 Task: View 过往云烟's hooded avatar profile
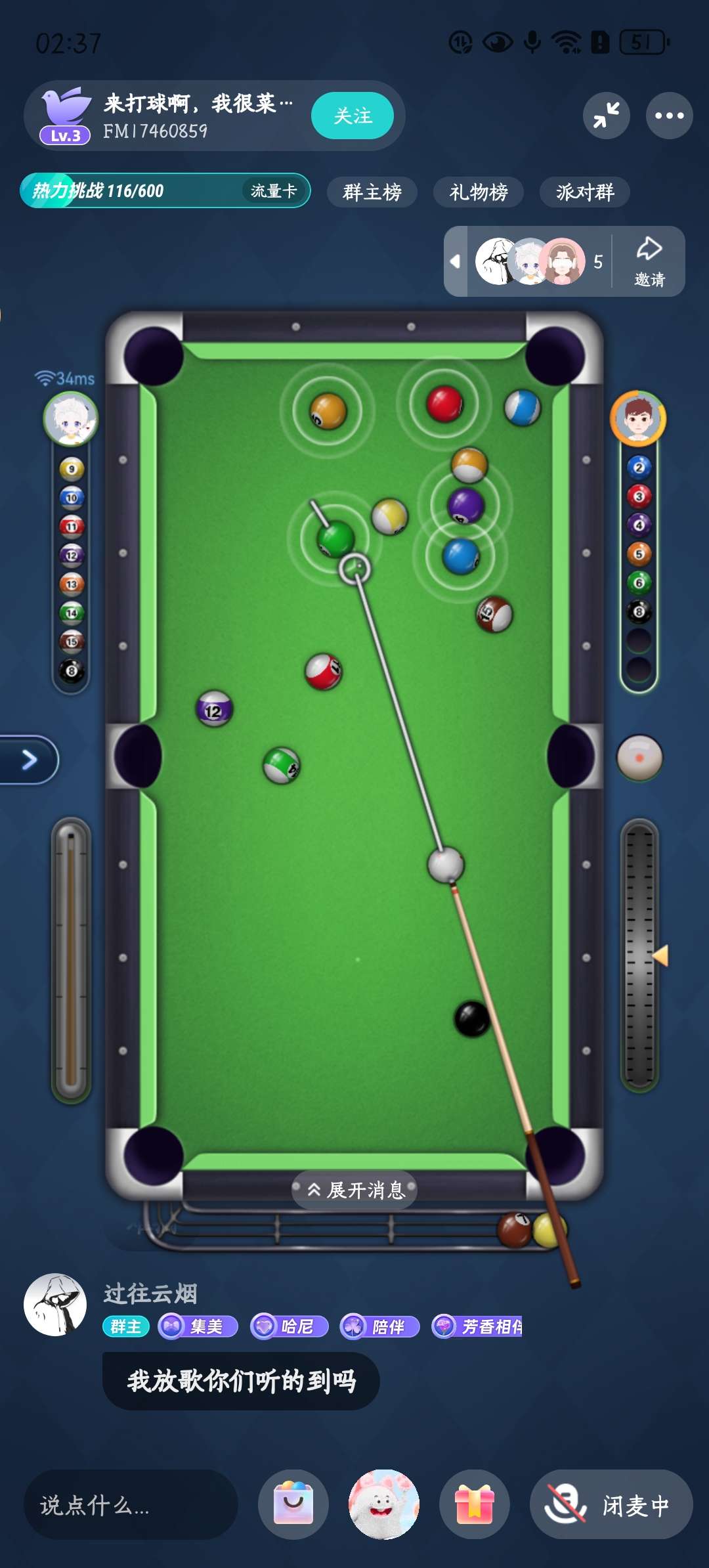coord(55,1305)
